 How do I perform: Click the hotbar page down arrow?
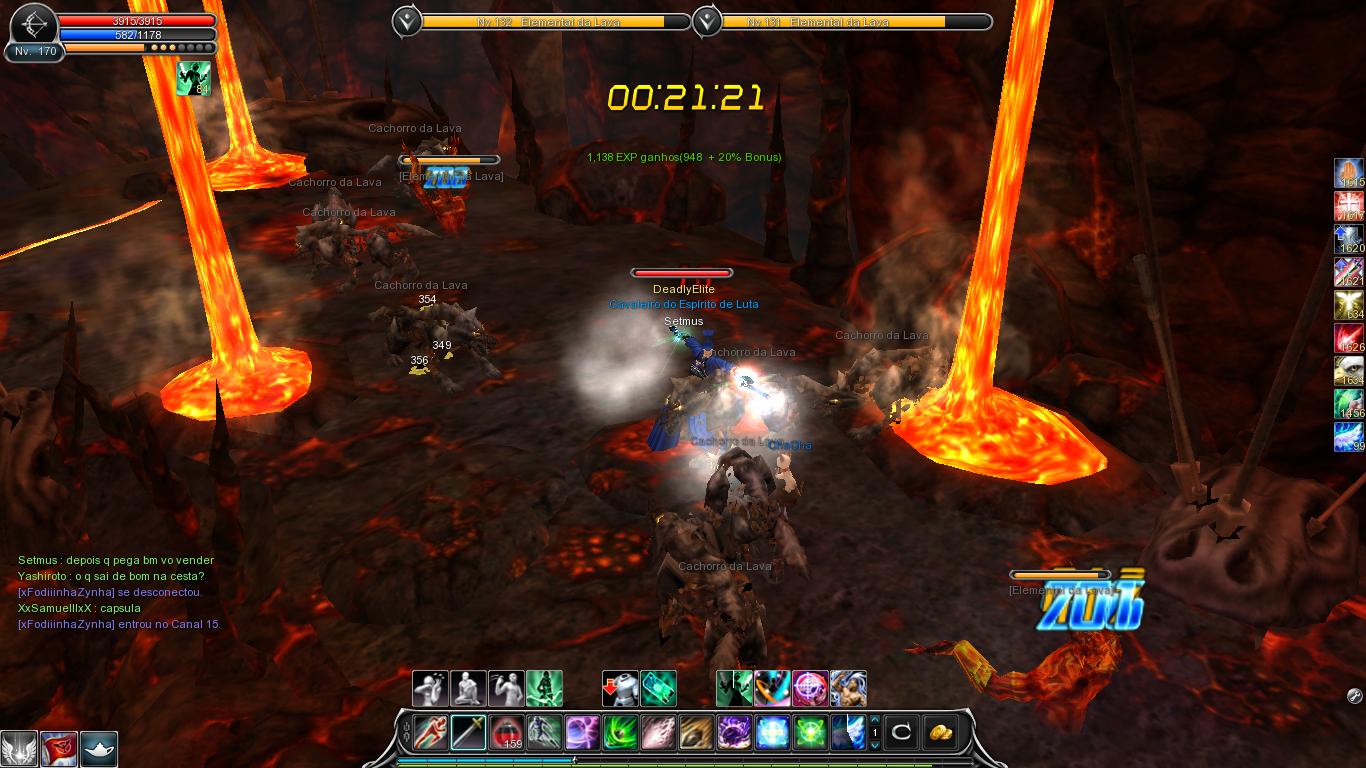coord(876,745)
